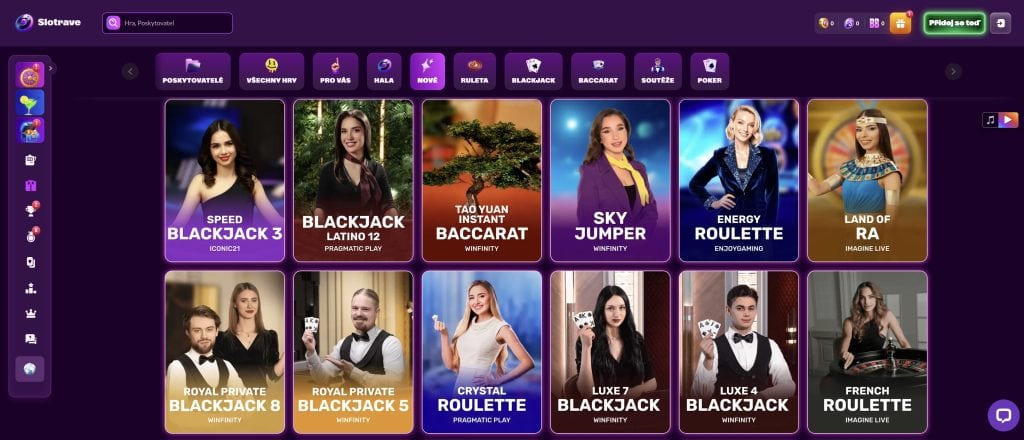Choose the Všechny hry category tab
1024x440 pixels.
(x=271, y=71)
